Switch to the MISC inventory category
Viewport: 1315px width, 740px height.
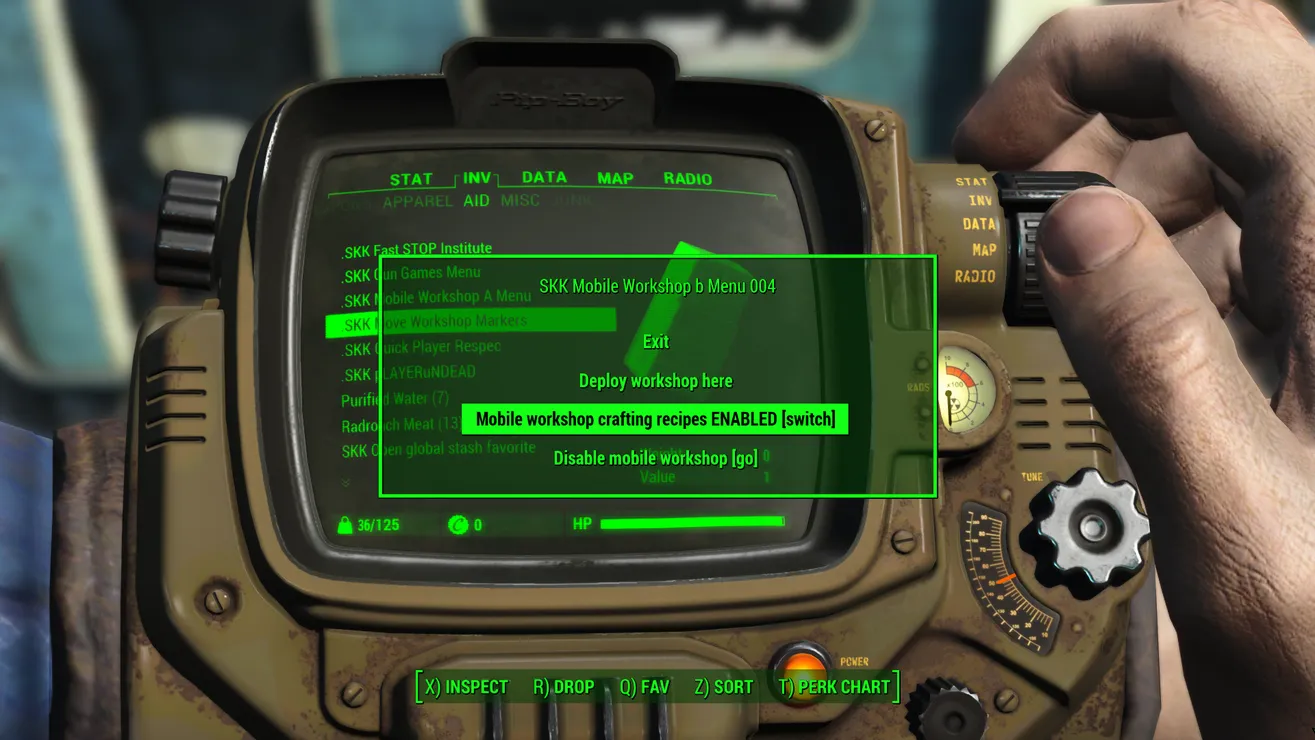(x=520, y=201)
